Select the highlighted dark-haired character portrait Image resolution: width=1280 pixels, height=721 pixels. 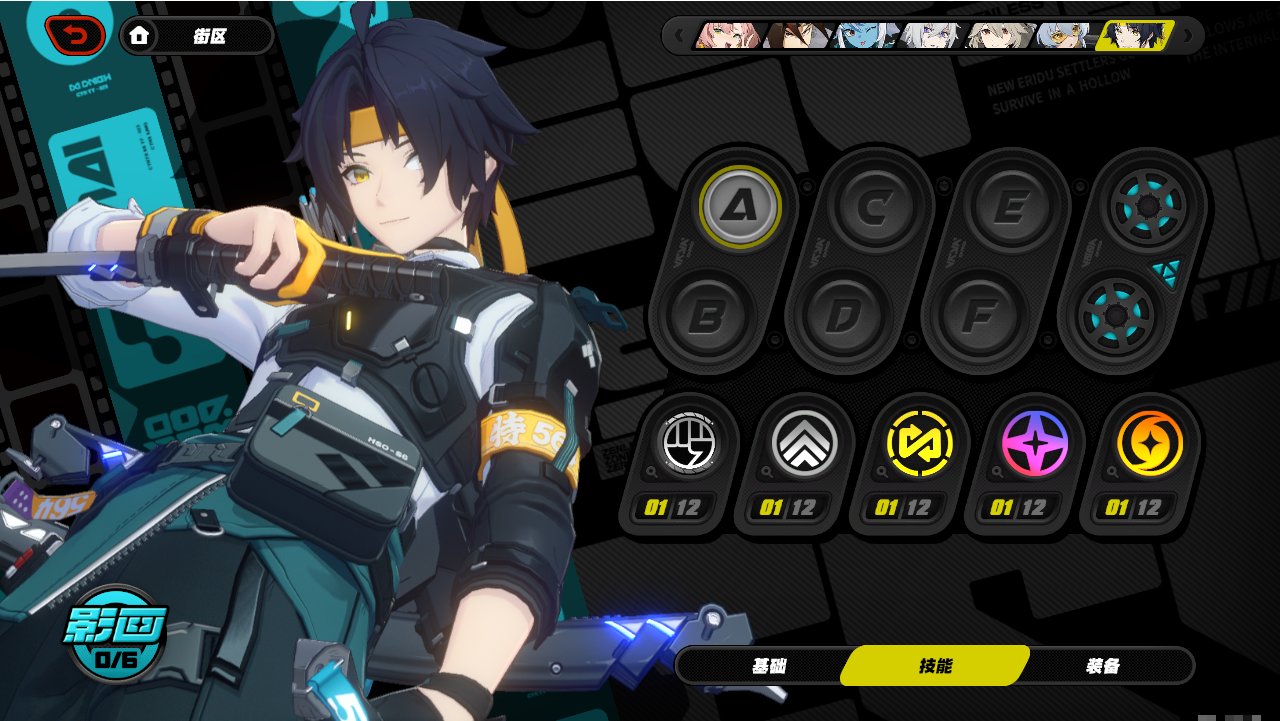pyautogui.click(x=1134, y=36)
